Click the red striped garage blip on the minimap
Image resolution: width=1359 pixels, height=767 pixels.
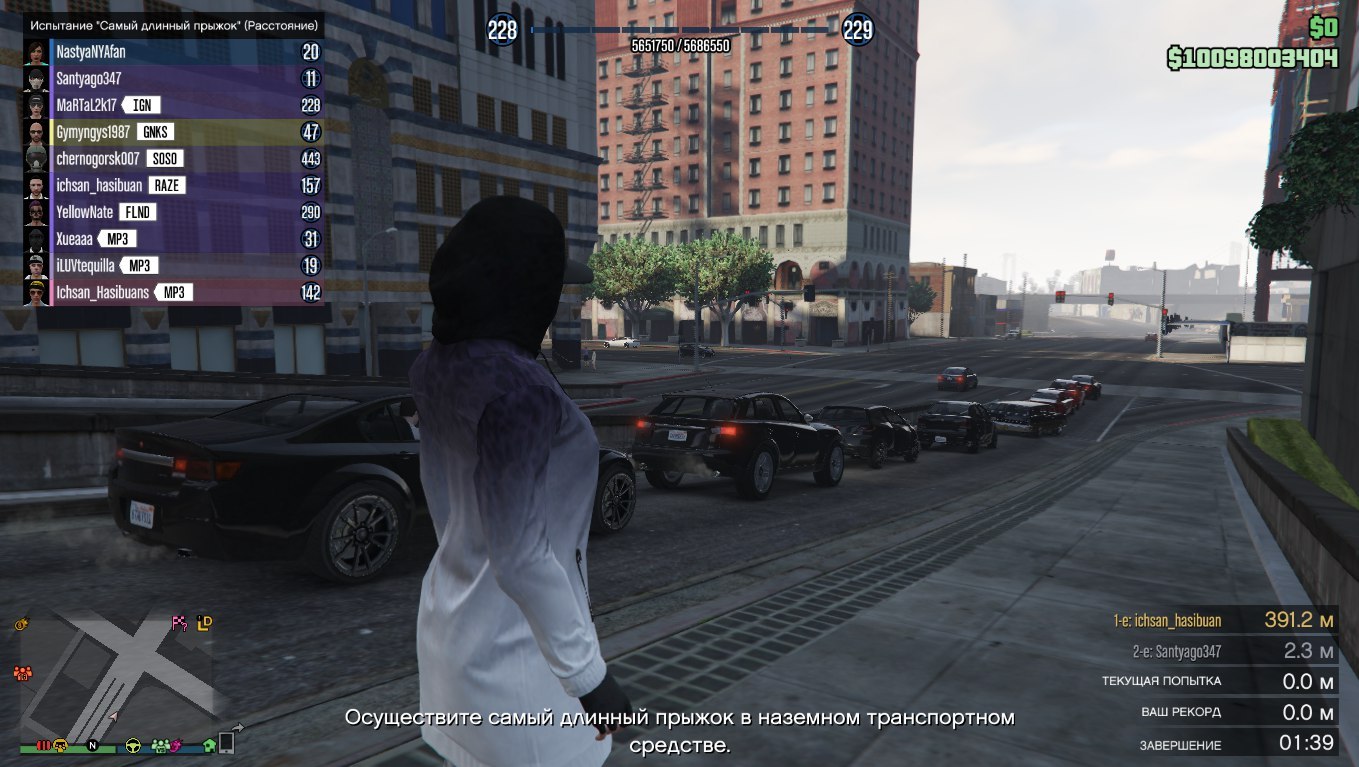(43, 746)
